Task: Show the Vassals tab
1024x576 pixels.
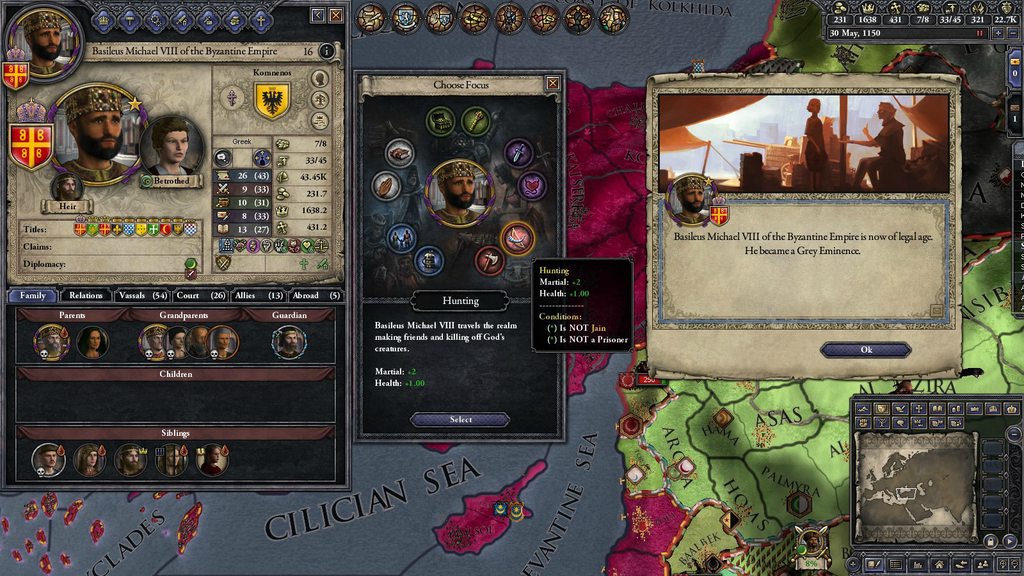Action: [x=140, y=295]
